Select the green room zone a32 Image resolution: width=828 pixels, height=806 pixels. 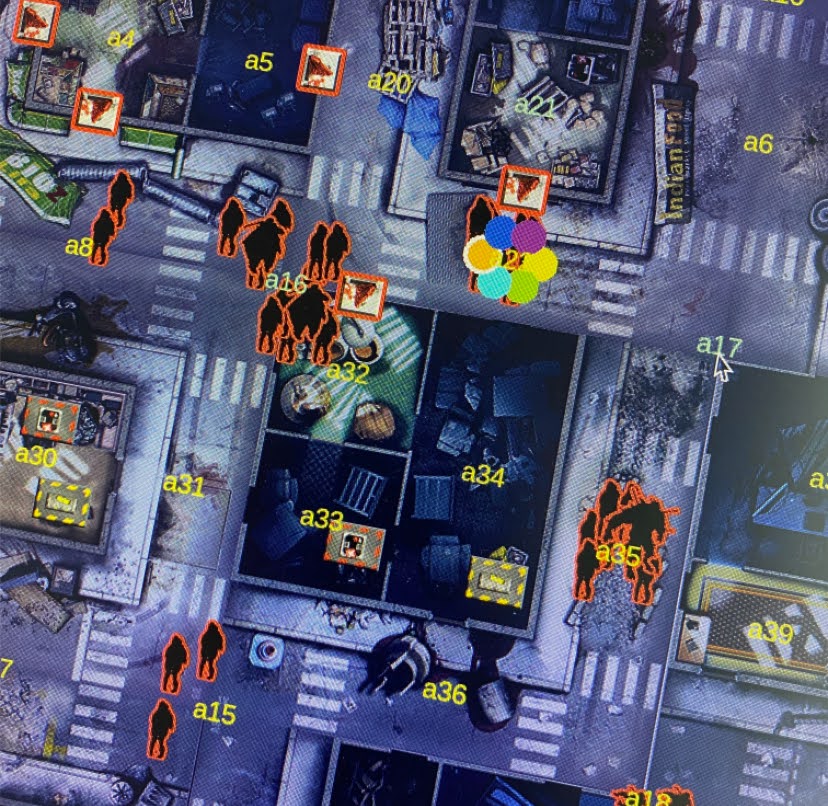(x=348, y=373)
